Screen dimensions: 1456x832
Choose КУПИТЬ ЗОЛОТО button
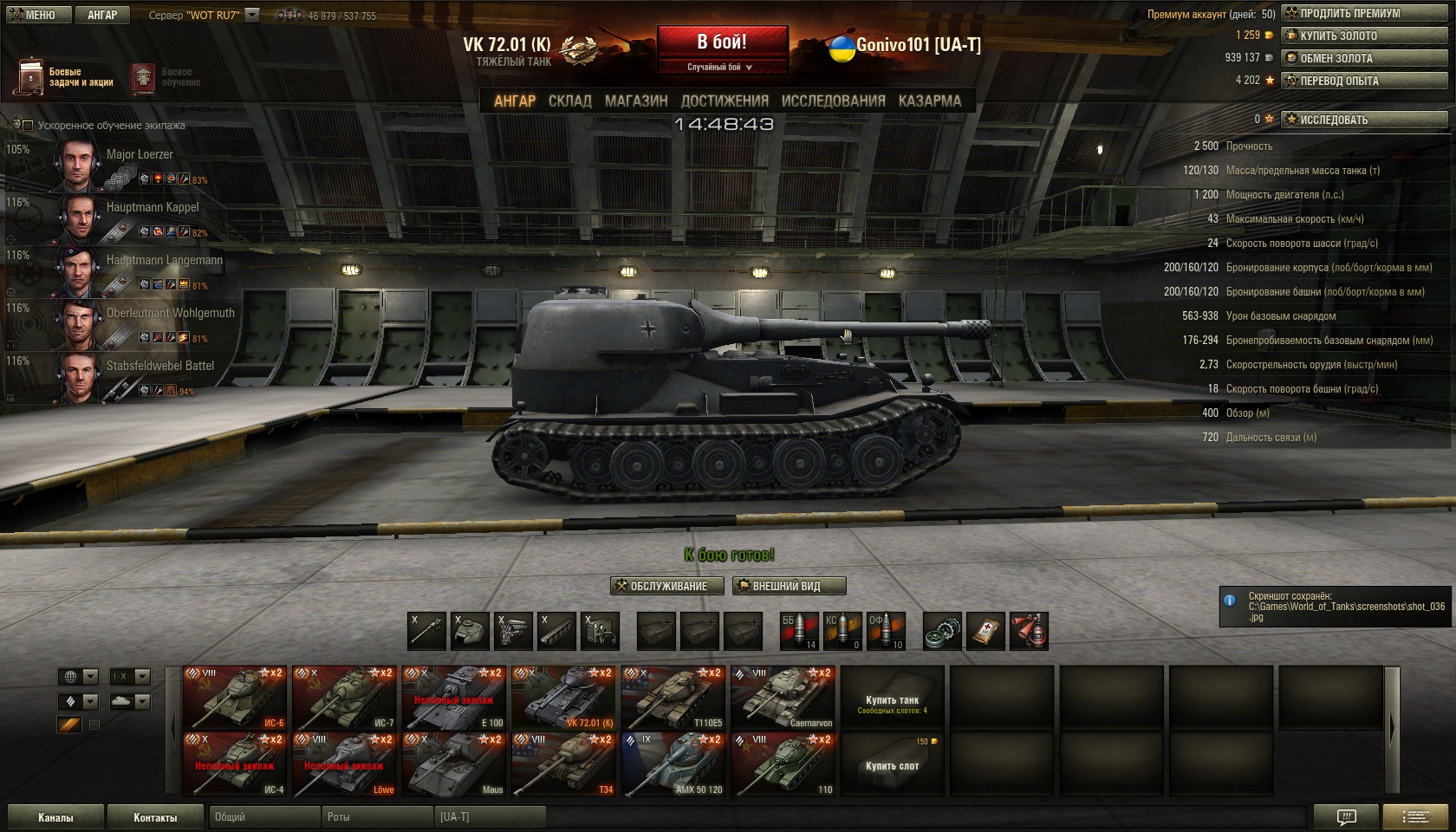pyautogui.click(x=1364, y=36)
